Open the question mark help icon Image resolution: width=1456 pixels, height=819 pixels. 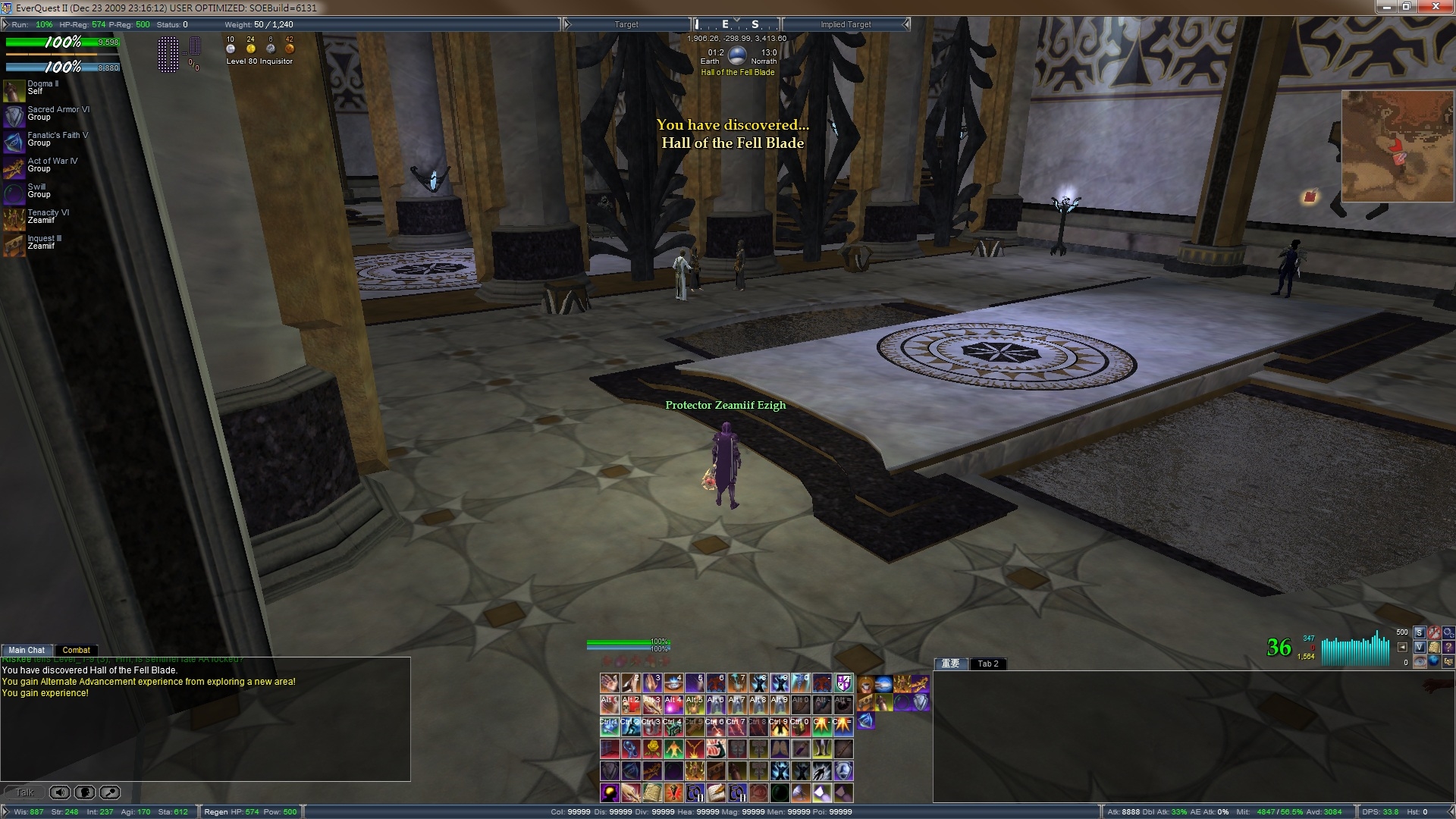(1448, 647)
